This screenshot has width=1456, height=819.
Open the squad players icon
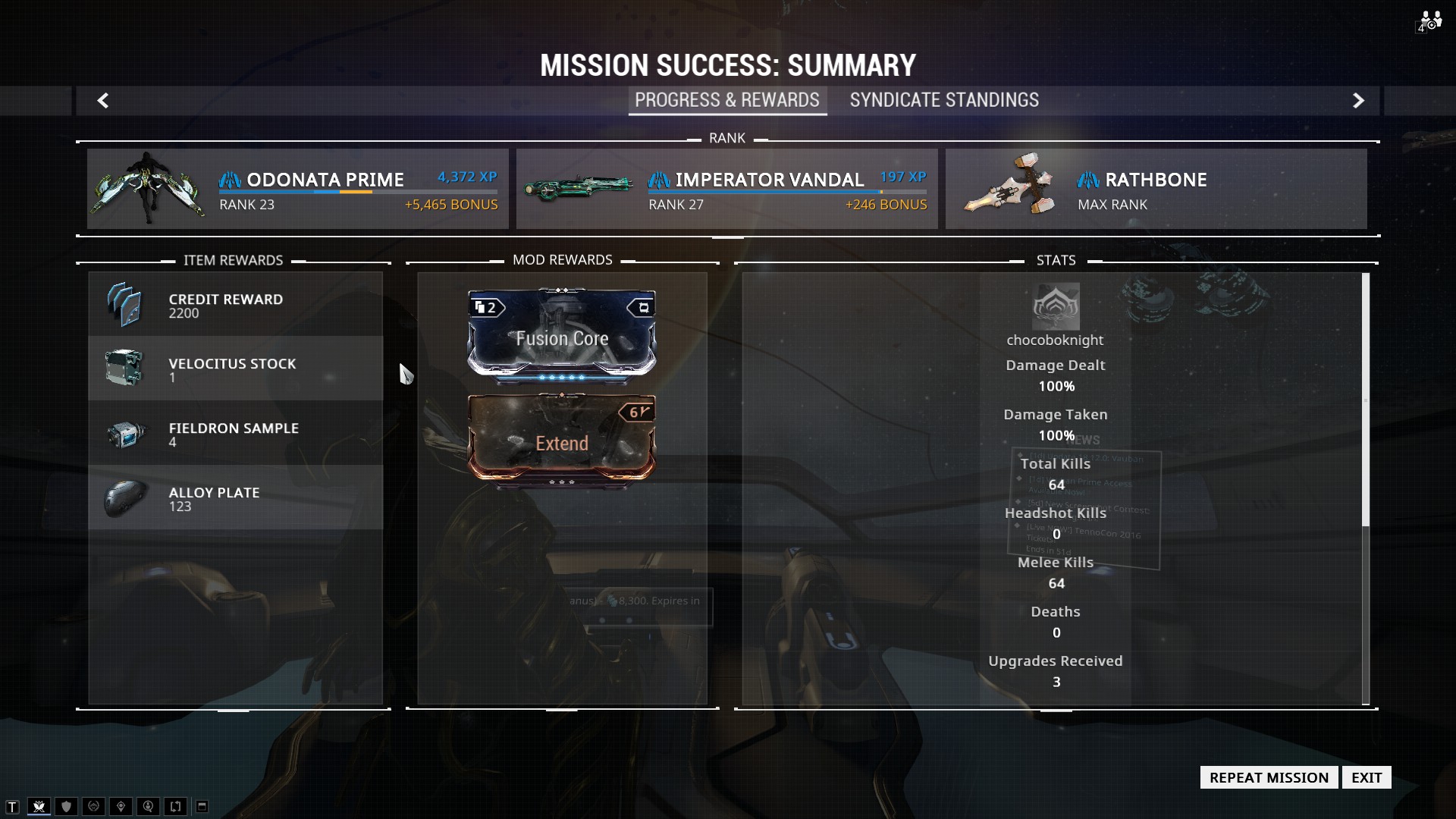click(1429, 21)
